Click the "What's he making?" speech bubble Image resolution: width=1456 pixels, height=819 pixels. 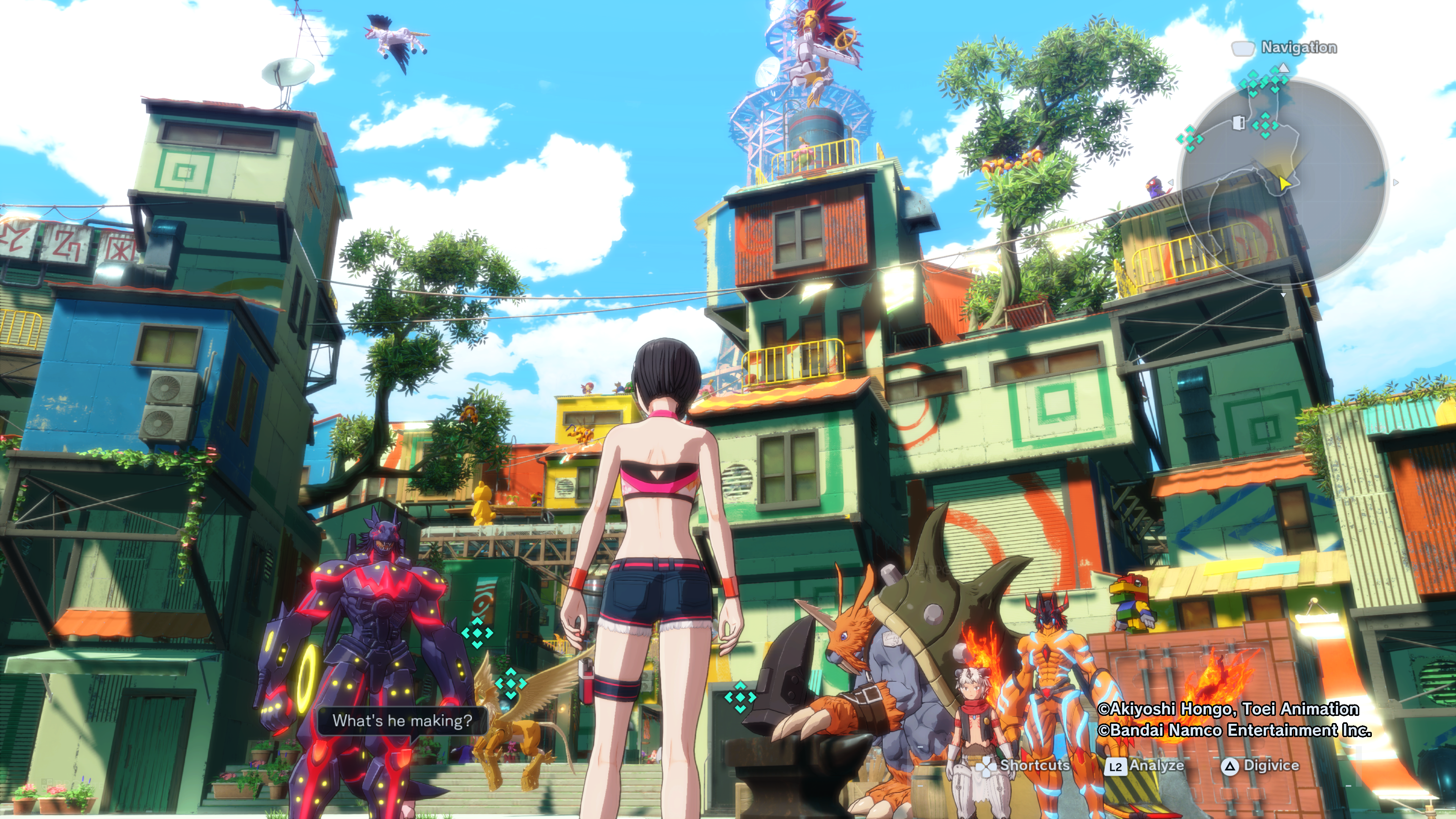click(x=402, y=721)
